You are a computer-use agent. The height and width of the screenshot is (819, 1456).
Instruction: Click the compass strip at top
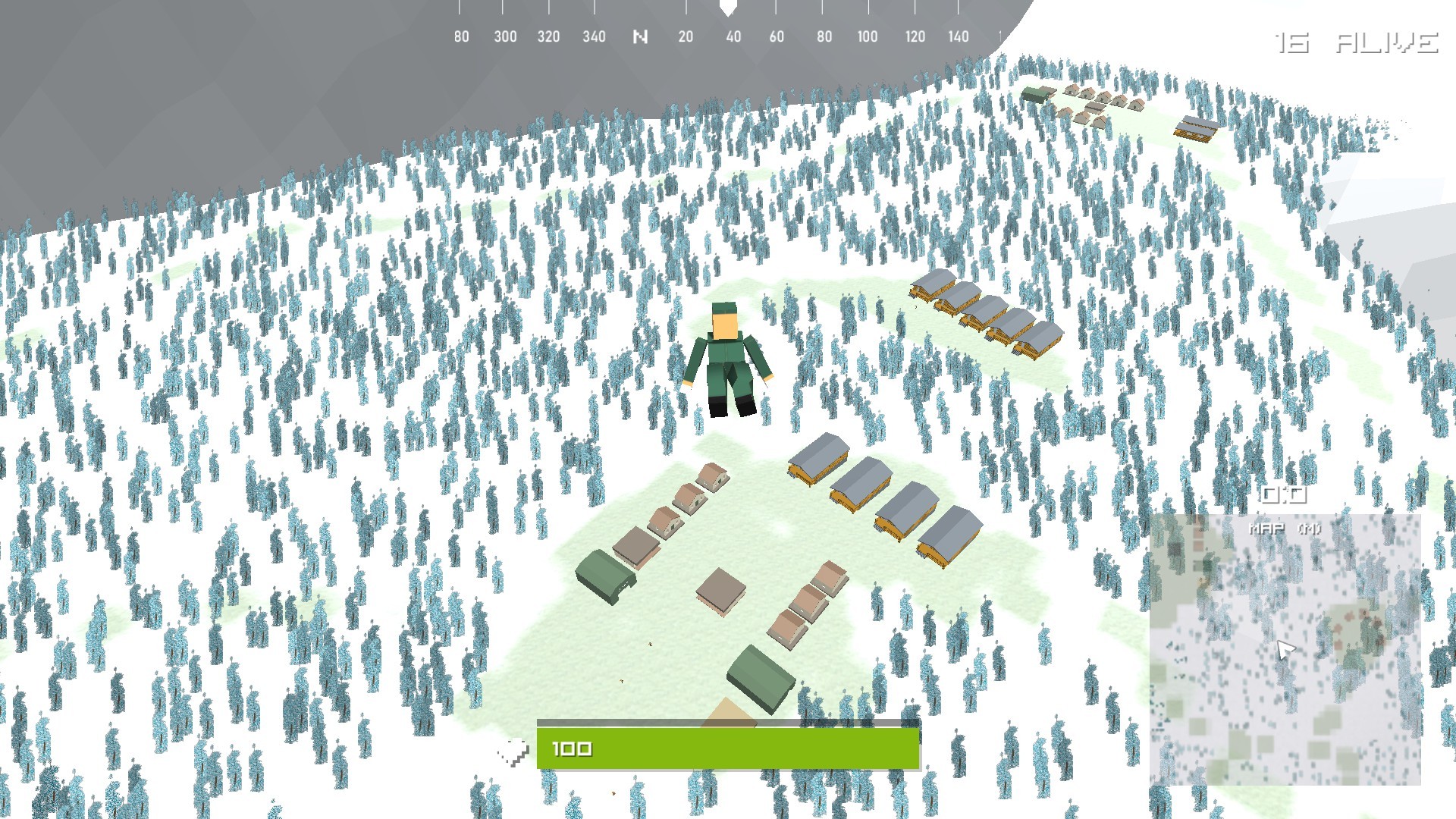pyautogui.click(x=728, y=23)
